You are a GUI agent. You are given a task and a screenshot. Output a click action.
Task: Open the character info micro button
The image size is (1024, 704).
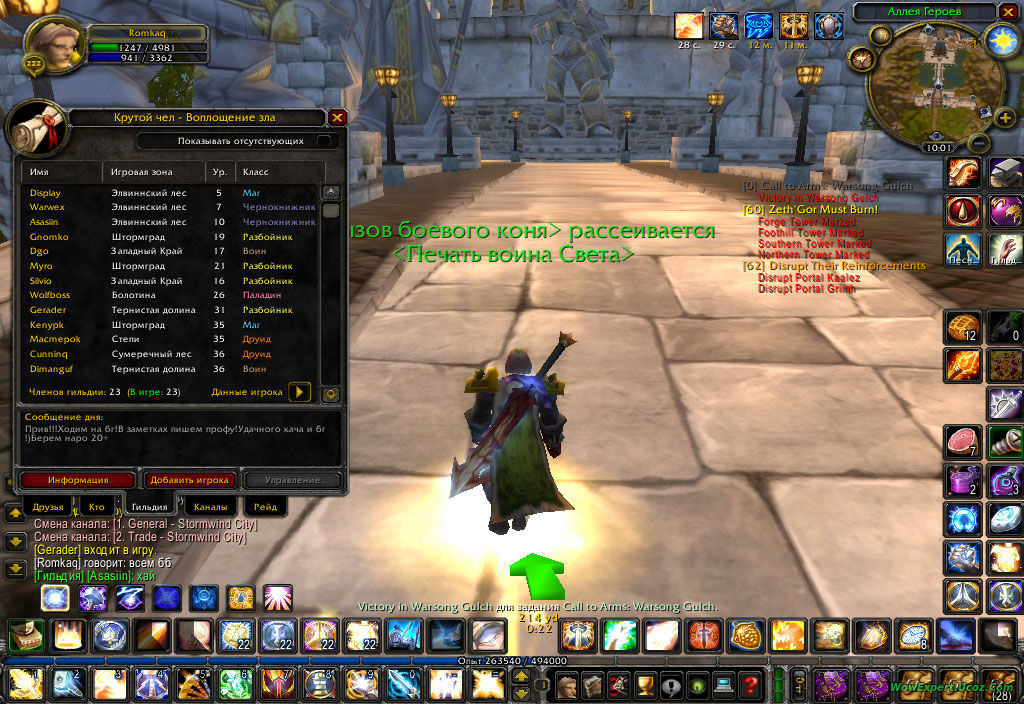pos(568,686)
